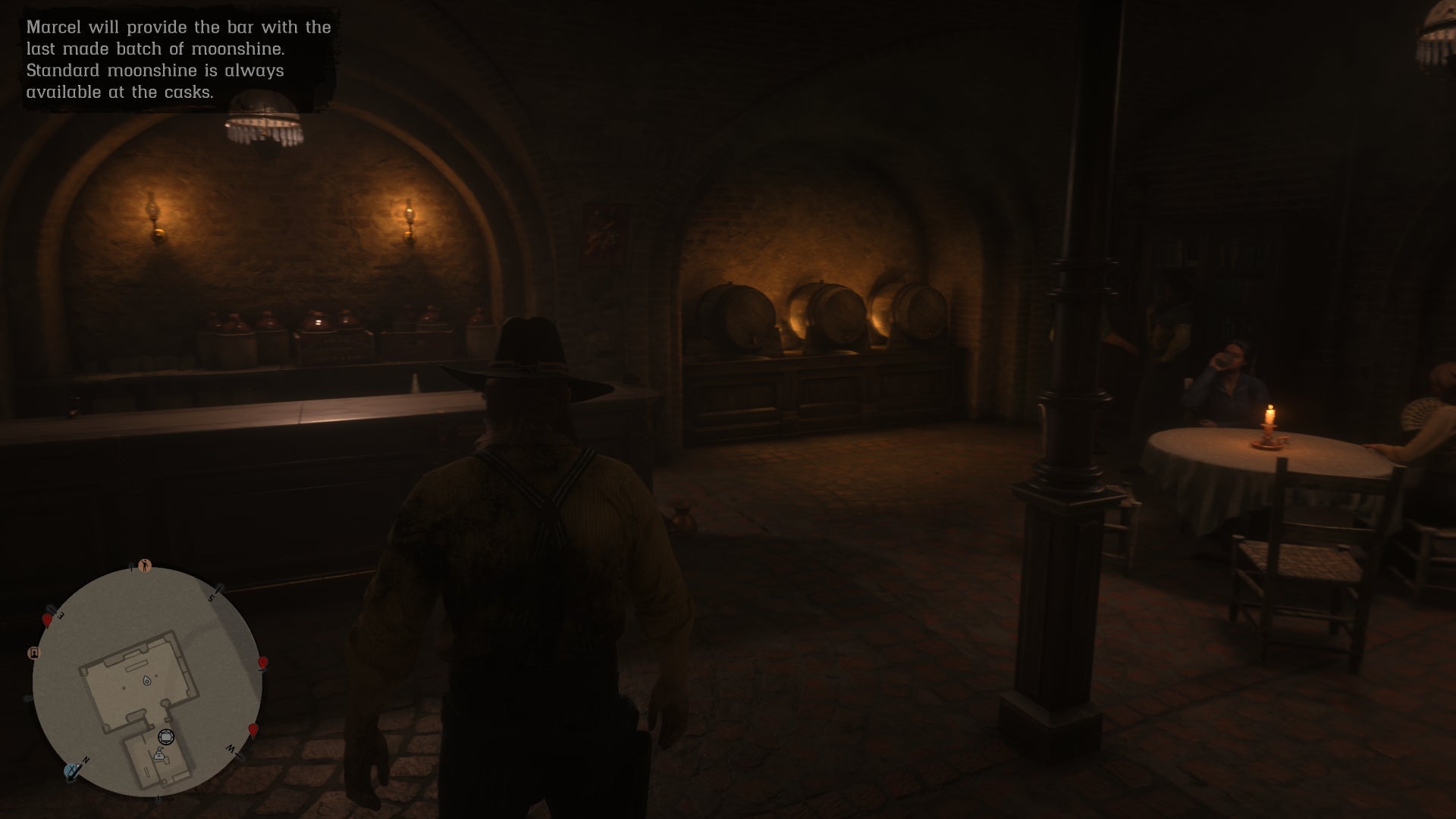
Task: Select the moonshine still icon on minimap
Action: [x=159, y=754]
